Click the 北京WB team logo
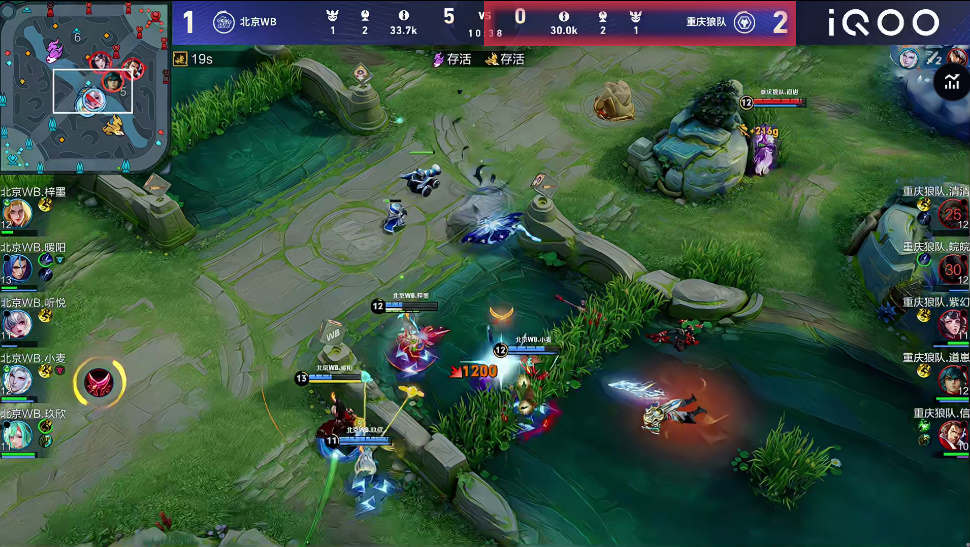The image size is (970, 547). [225, 22]
